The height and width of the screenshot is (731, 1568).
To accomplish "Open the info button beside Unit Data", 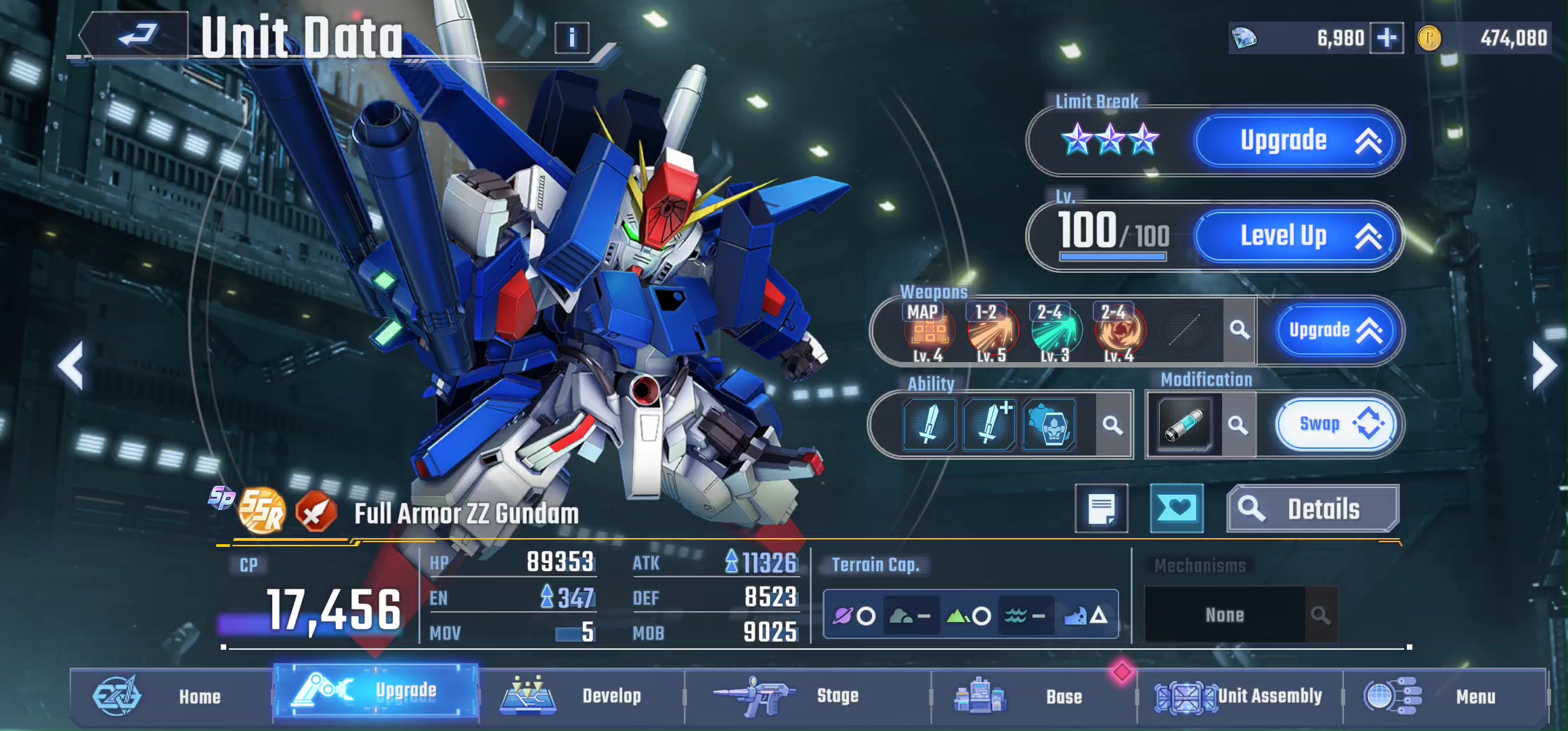I will (571, 38).
